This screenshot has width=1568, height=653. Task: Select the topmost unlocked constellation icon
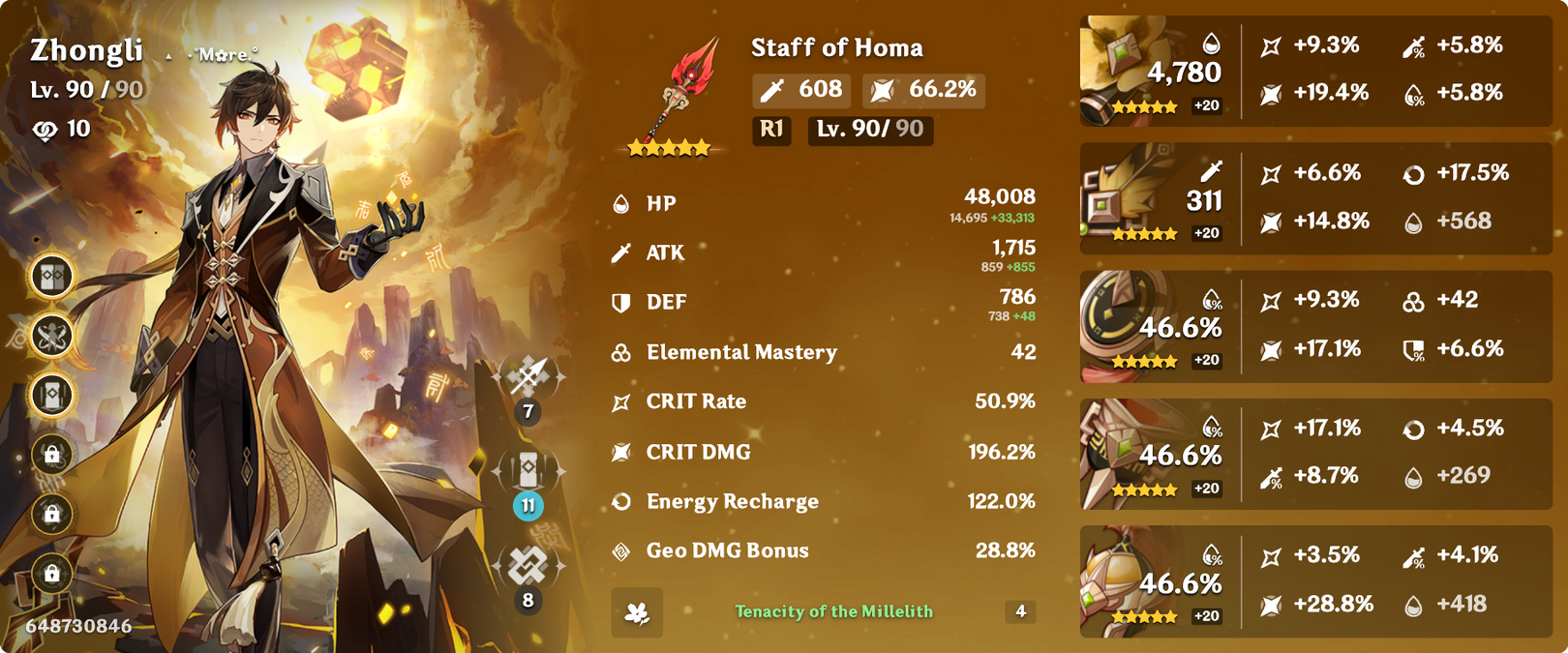pyautogui.click(x=52, y=277)
